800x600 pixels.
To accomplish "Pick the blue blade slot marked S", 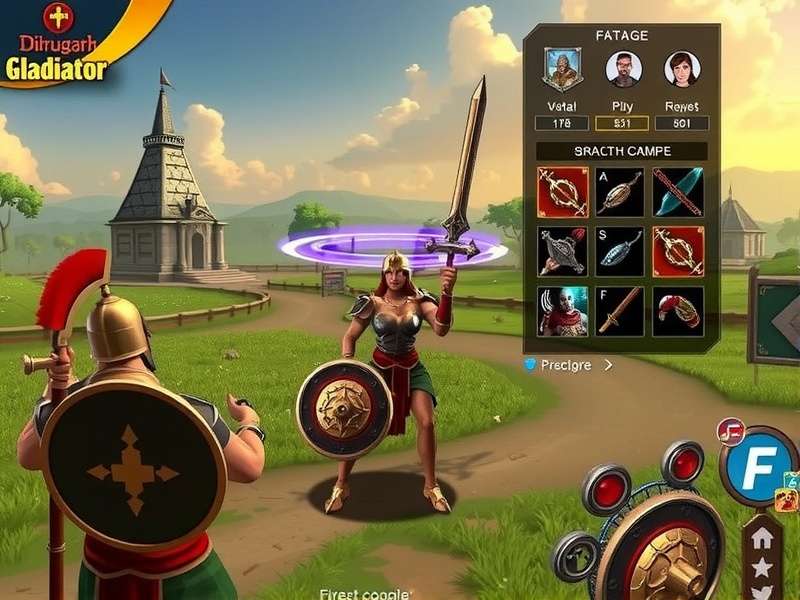I will tap(620, 251).
